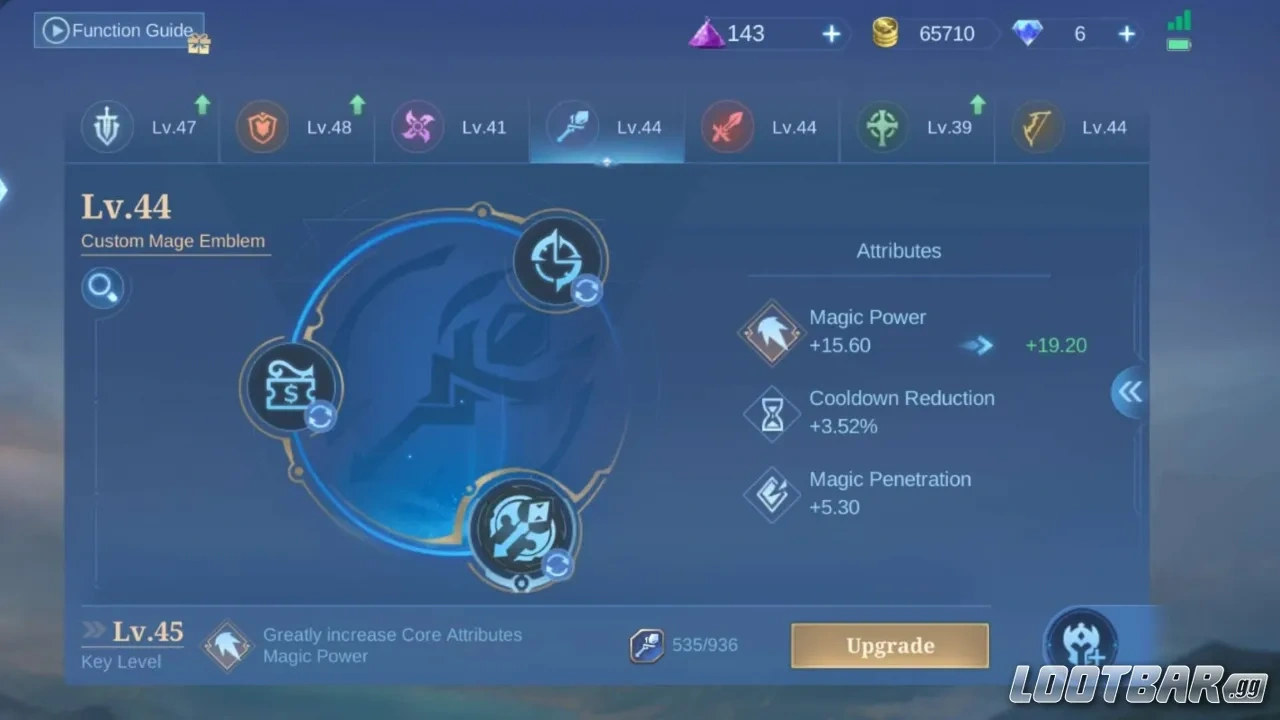Image resolution: width=1280 pixels, height=720 pixels.
Task: Toggle the swap arrows on the top talent node
Action: coord(587,292)
